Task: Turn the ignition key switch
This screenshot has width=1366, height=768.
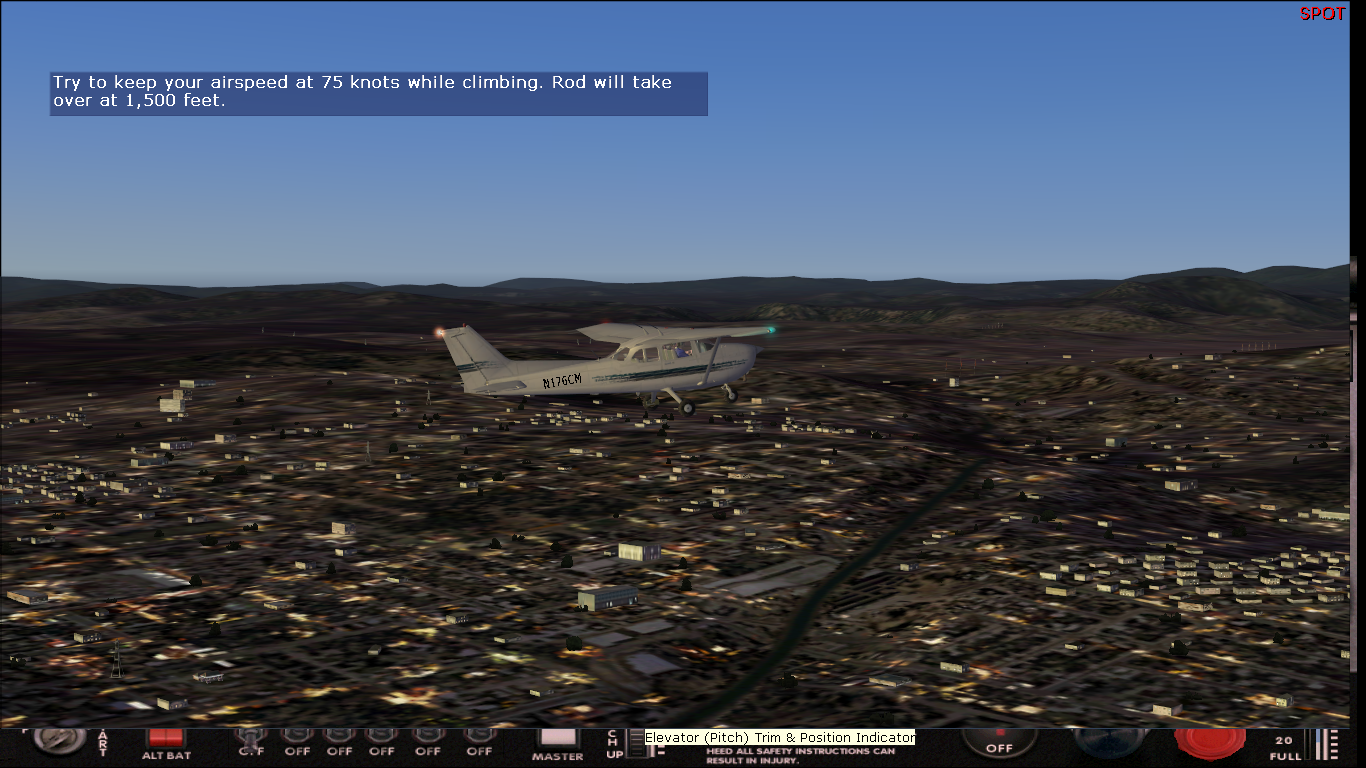Action: click(x=58, y=739)
